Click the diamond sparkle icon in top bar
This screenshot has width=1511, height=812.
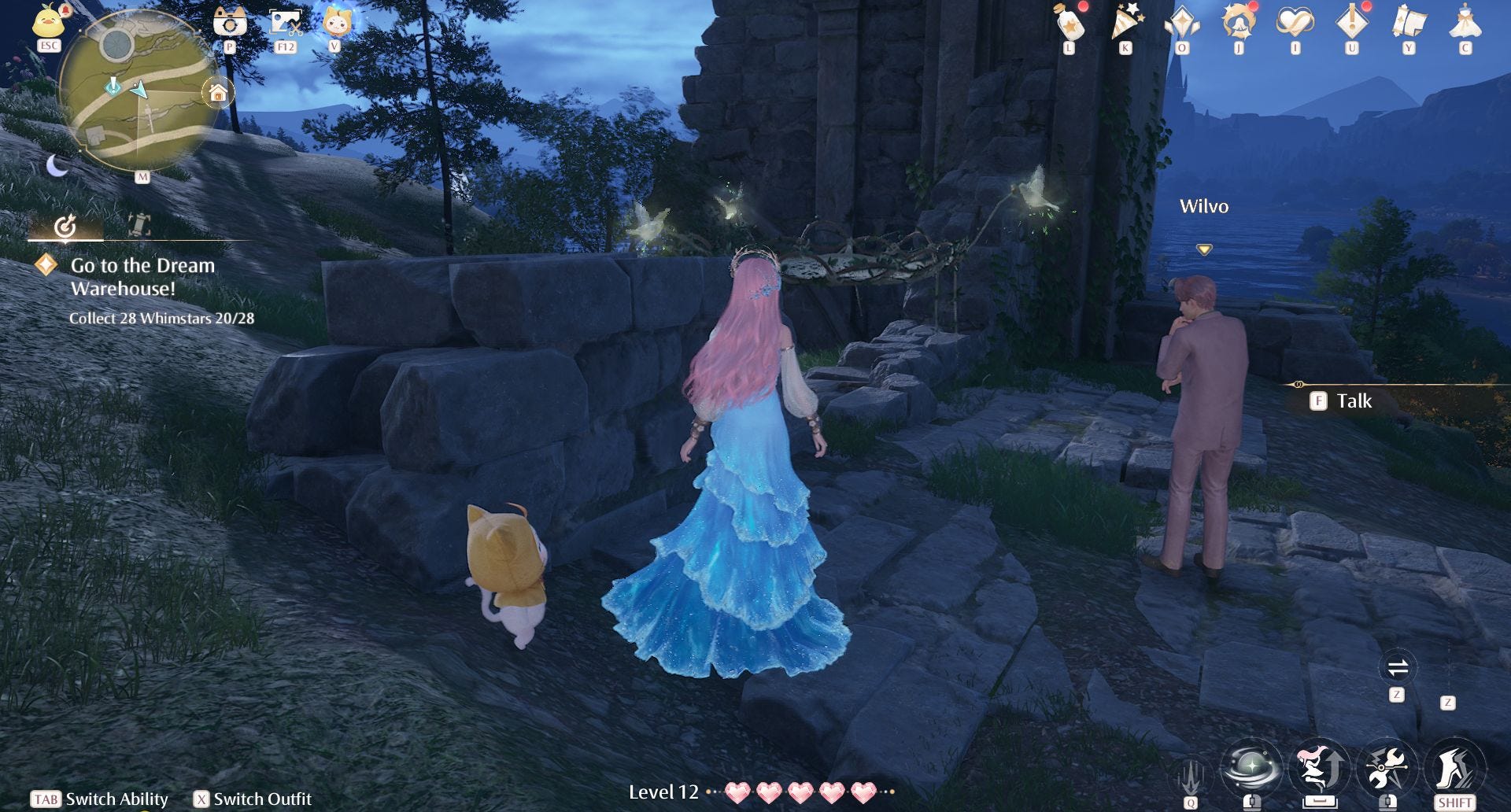1182,23
